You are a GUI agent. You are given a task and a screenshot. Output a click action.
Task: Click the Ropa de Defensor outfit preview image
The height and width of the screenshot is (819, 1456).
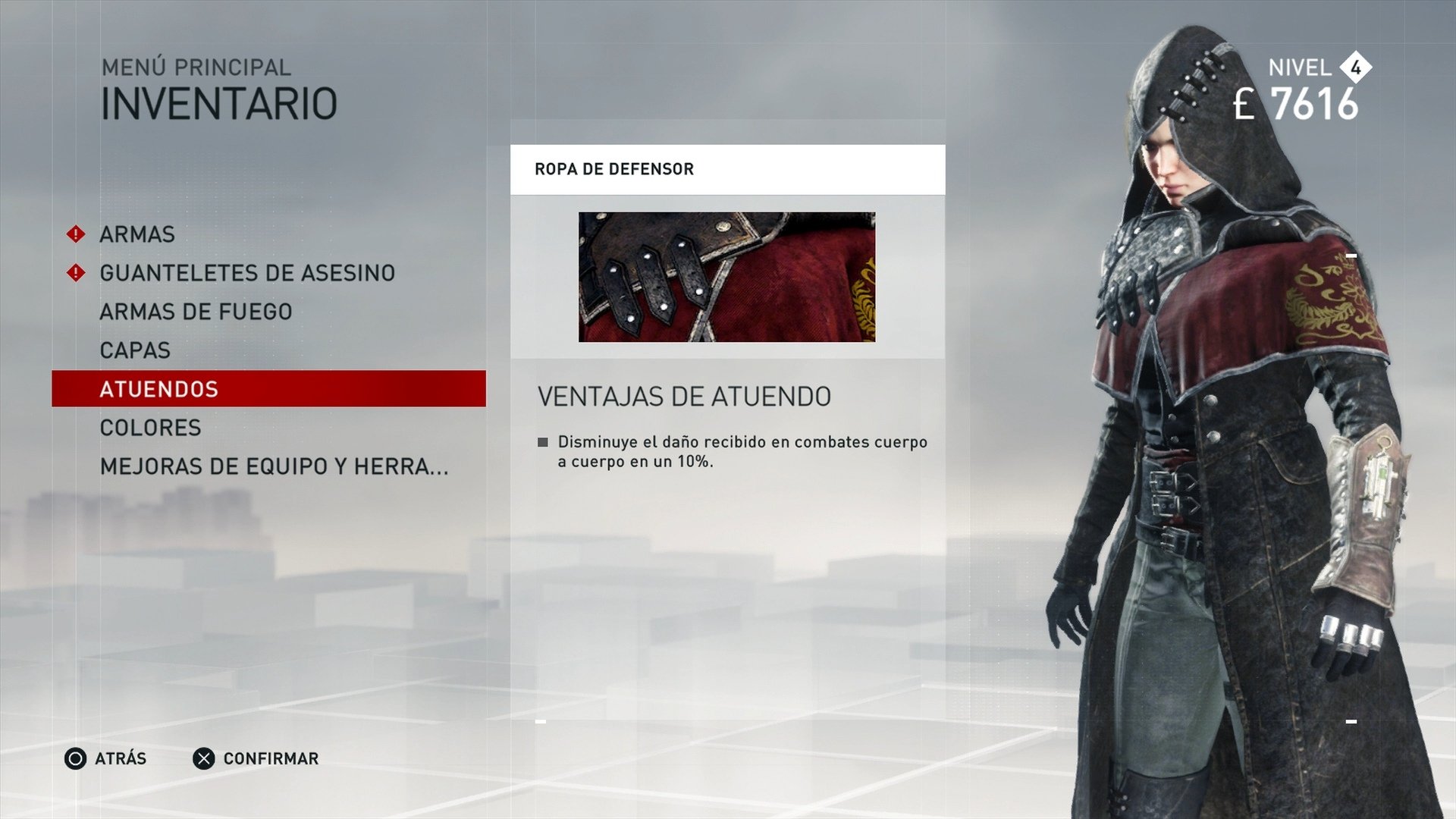[726, 275]
